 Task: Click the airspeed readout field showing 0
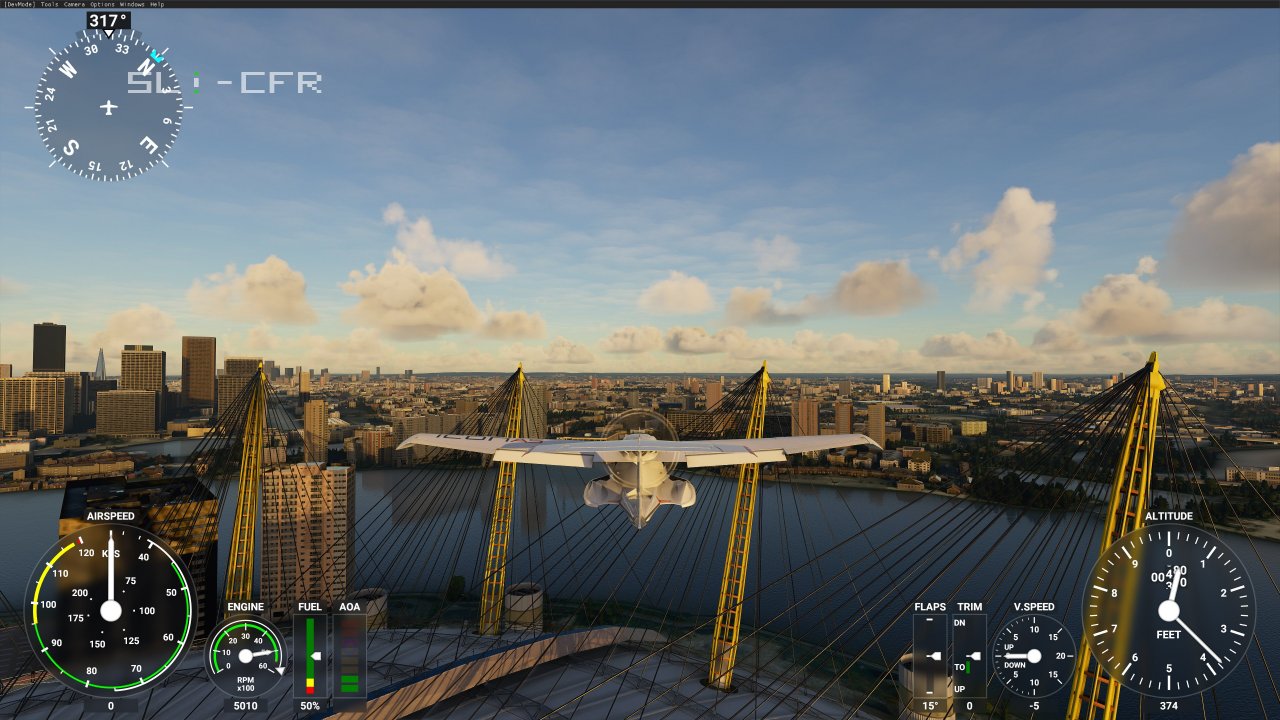(110, 706)
